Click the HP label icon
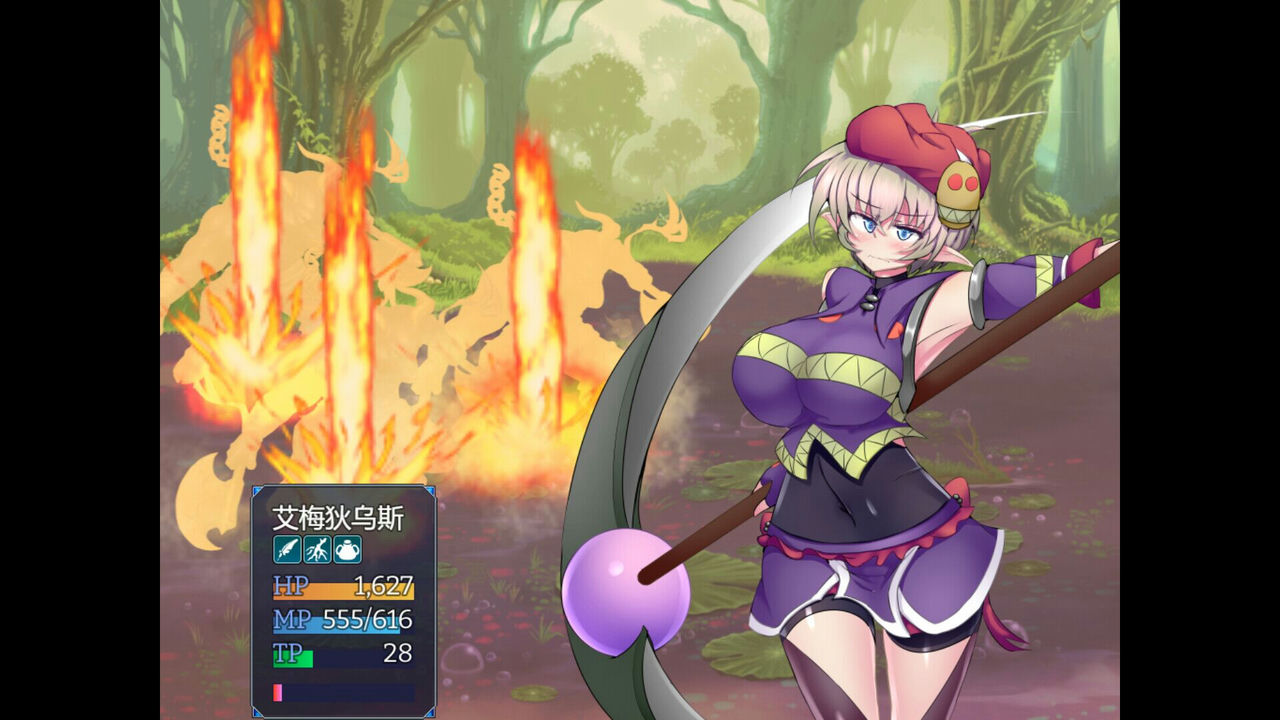The image size is (1280, 720). pos(290,586)
